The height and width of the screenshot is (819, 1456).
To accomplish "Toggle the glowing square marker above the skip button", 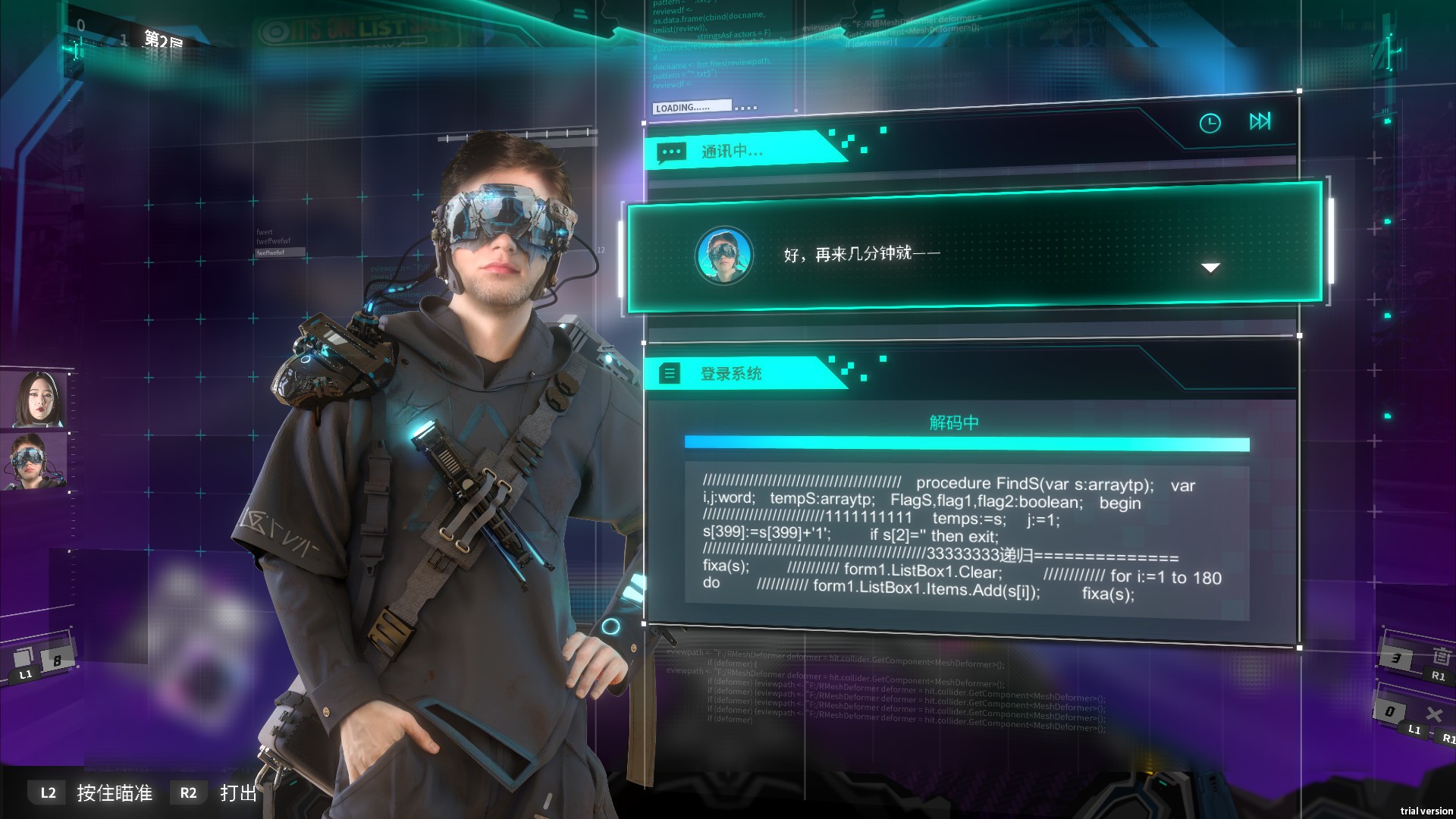I will 1298,90.
